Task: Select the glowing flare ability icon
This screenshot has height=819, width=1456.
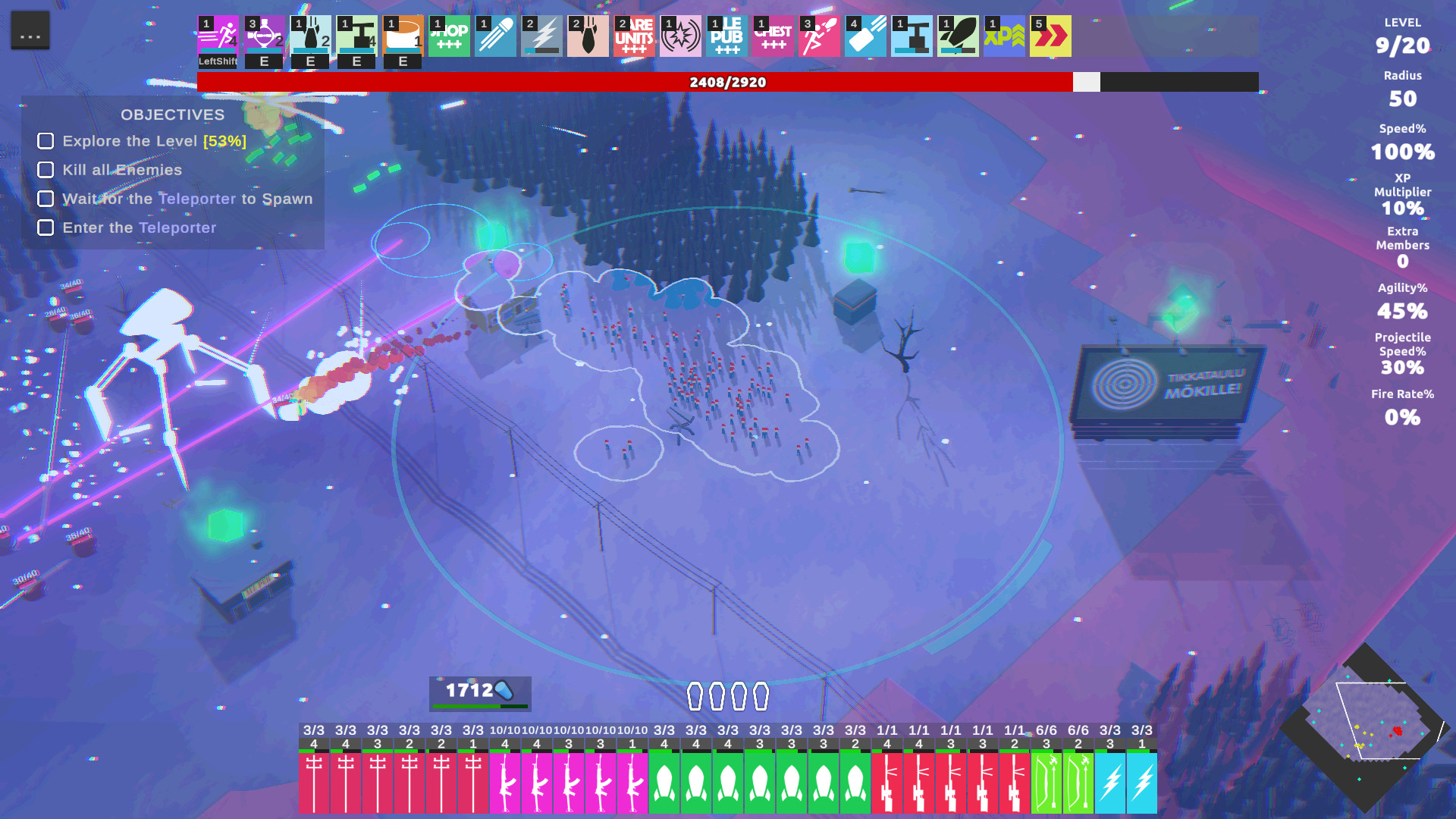Action: [496, 36]
